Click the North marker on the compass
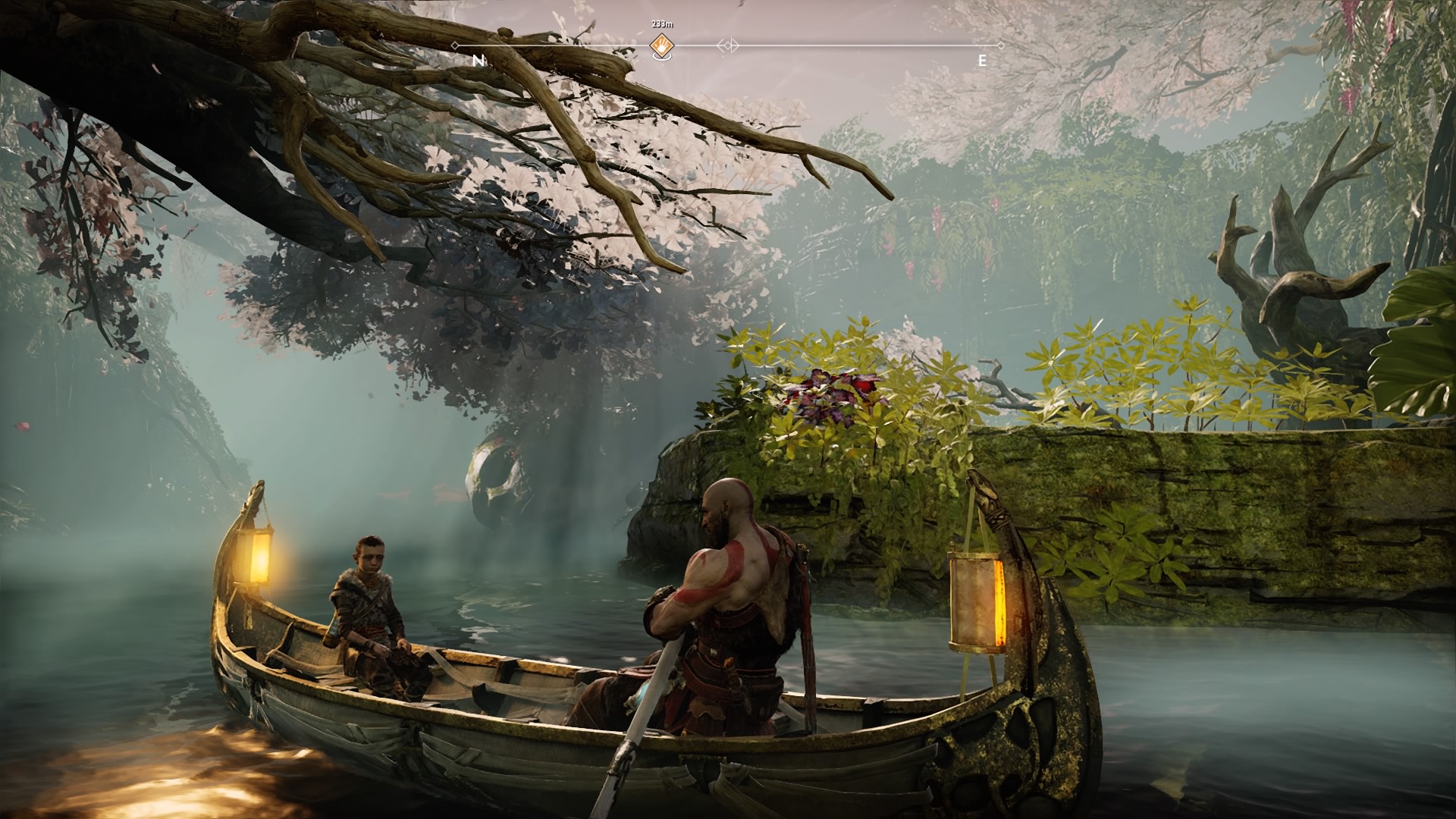Screen dimensions: 1456x819 pyautogui.click(x=478, y=61)
